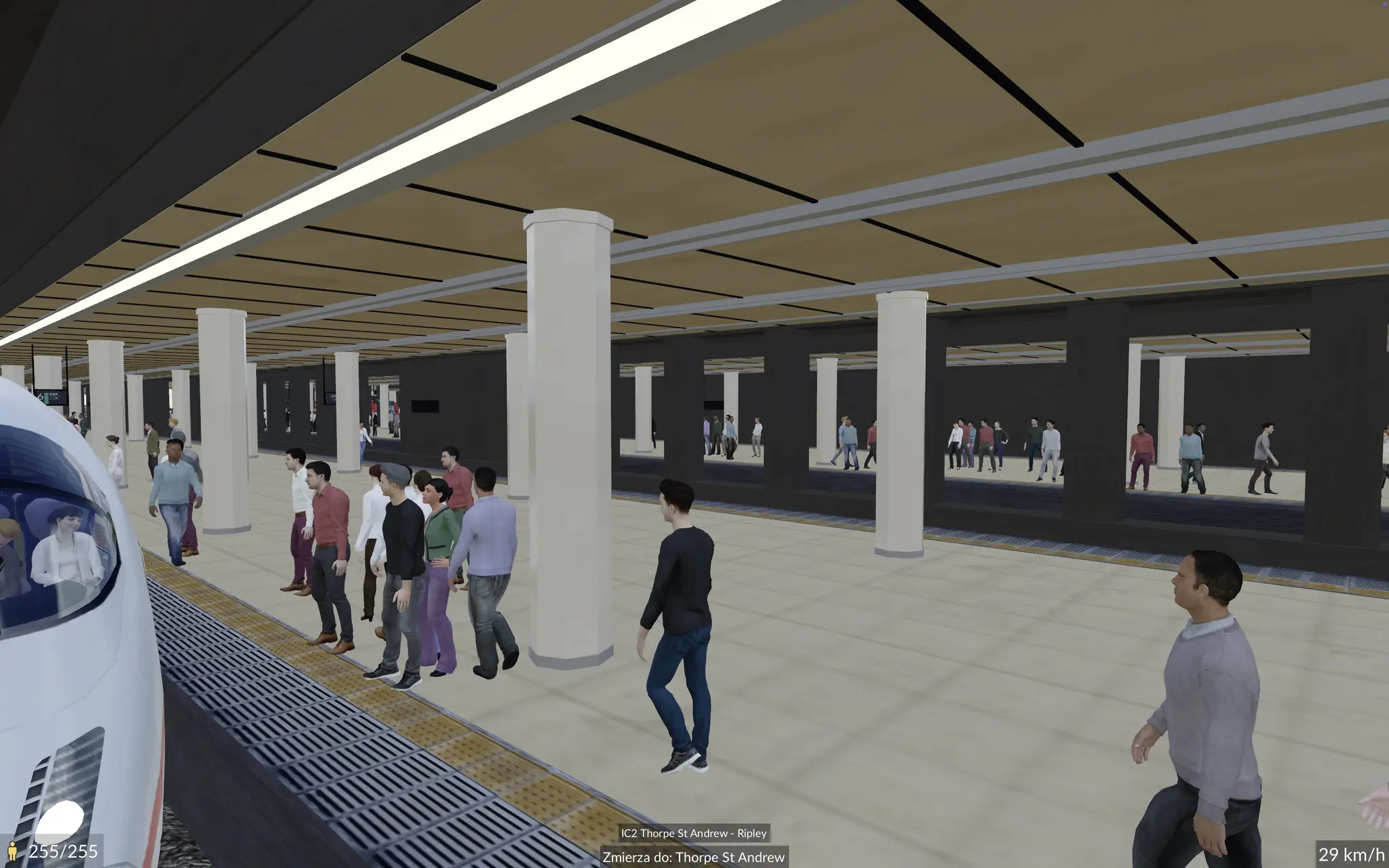
Task: Open the IC2 Thorpe St Andrew - Ripley line
Action: coord(693,833)
